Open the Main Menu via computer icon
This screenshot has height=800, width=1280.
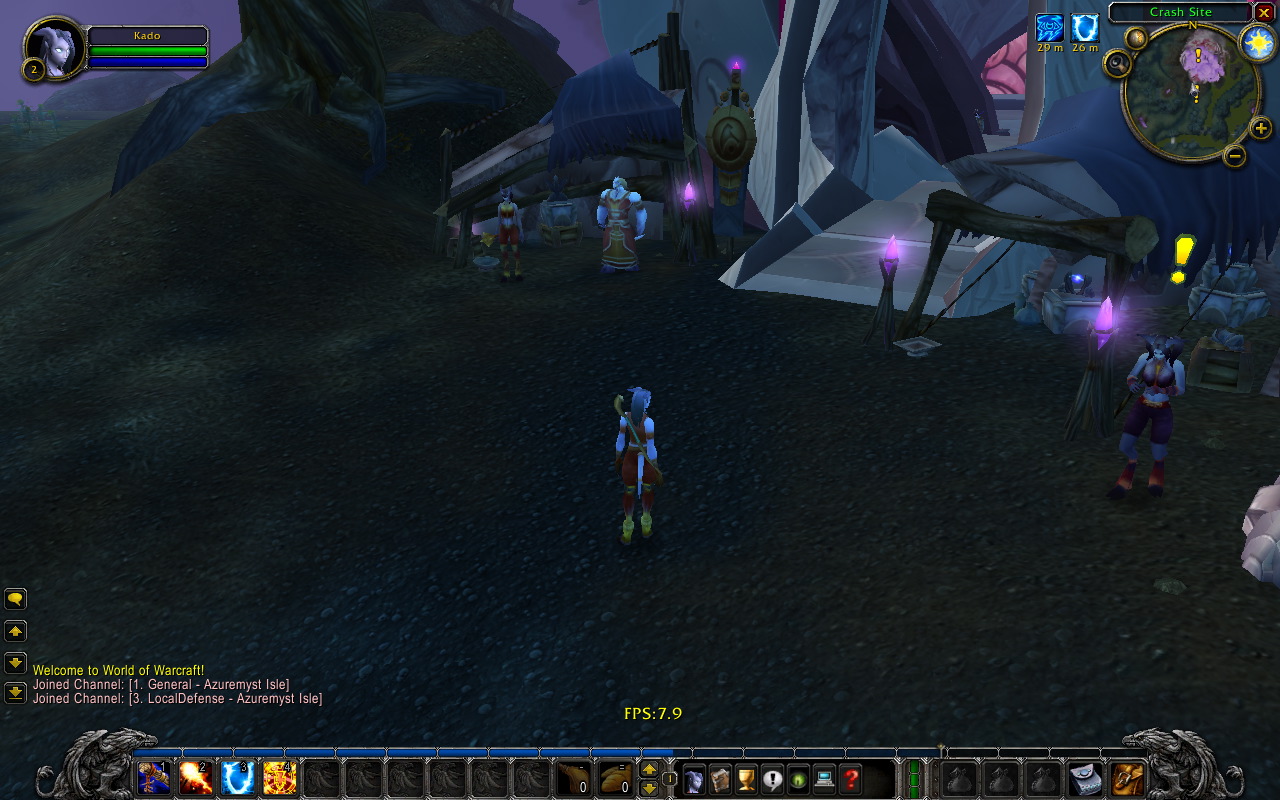(x=823, y=780)
